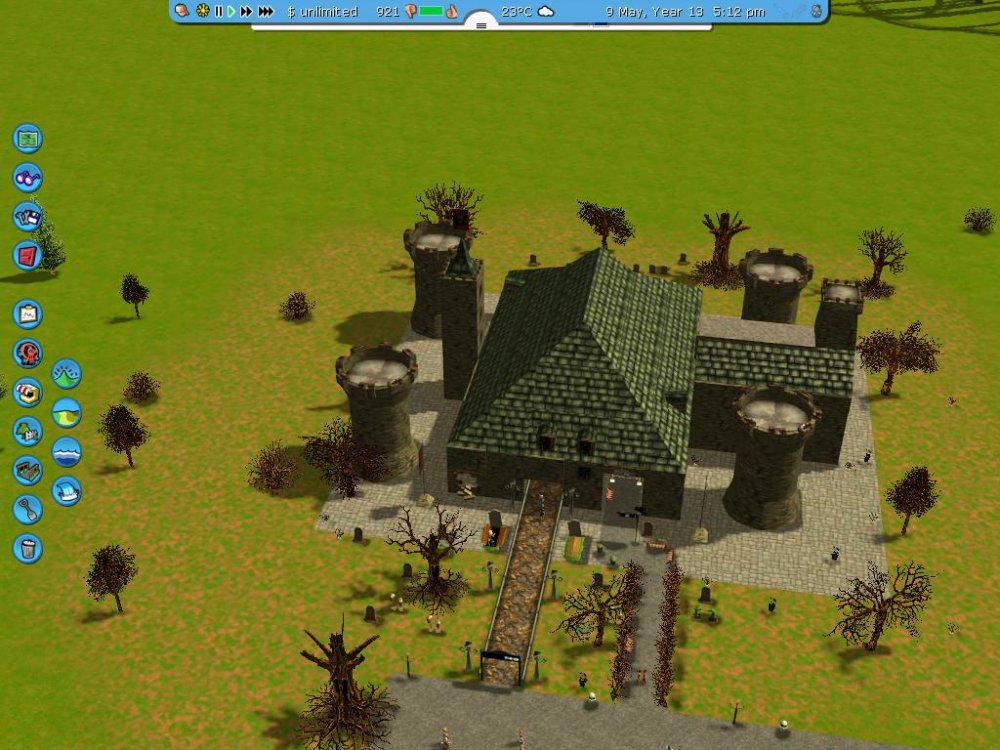Open the red door exit icon
Screen dimensions: 1000x750
[27, 255]
